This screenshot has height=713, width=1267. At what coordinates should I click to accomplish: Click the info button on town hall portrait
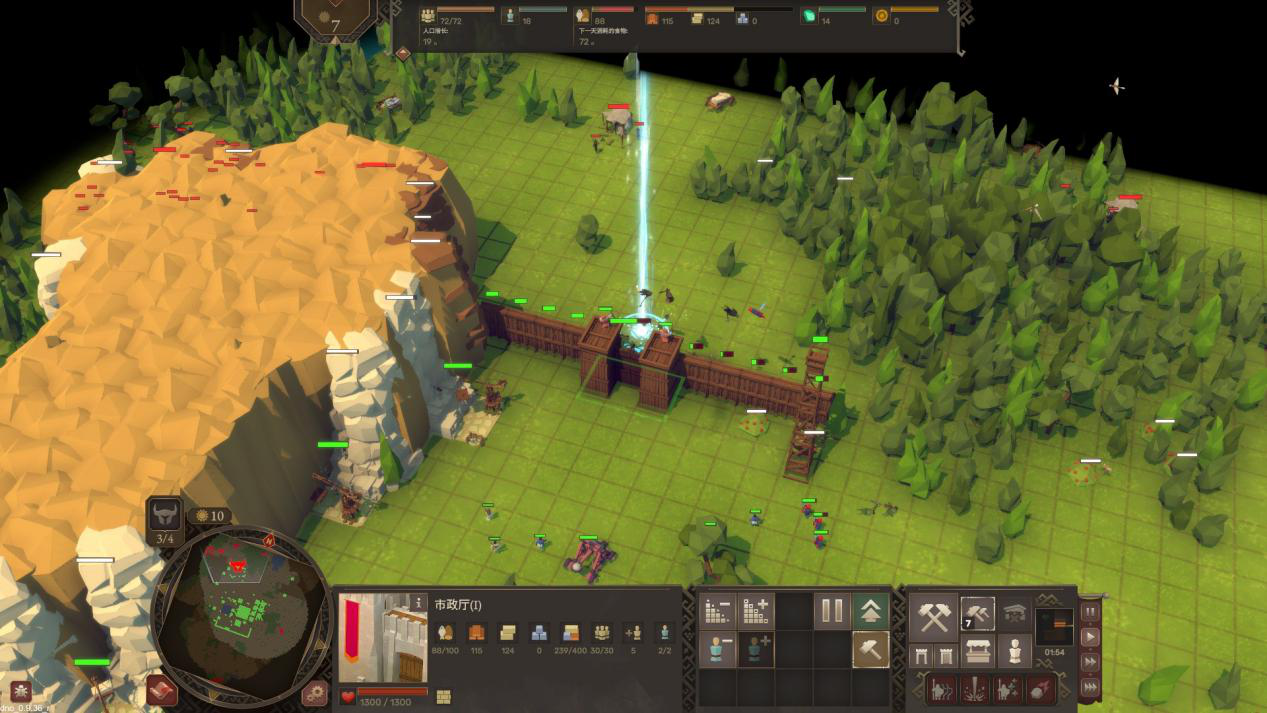(418, 603)
